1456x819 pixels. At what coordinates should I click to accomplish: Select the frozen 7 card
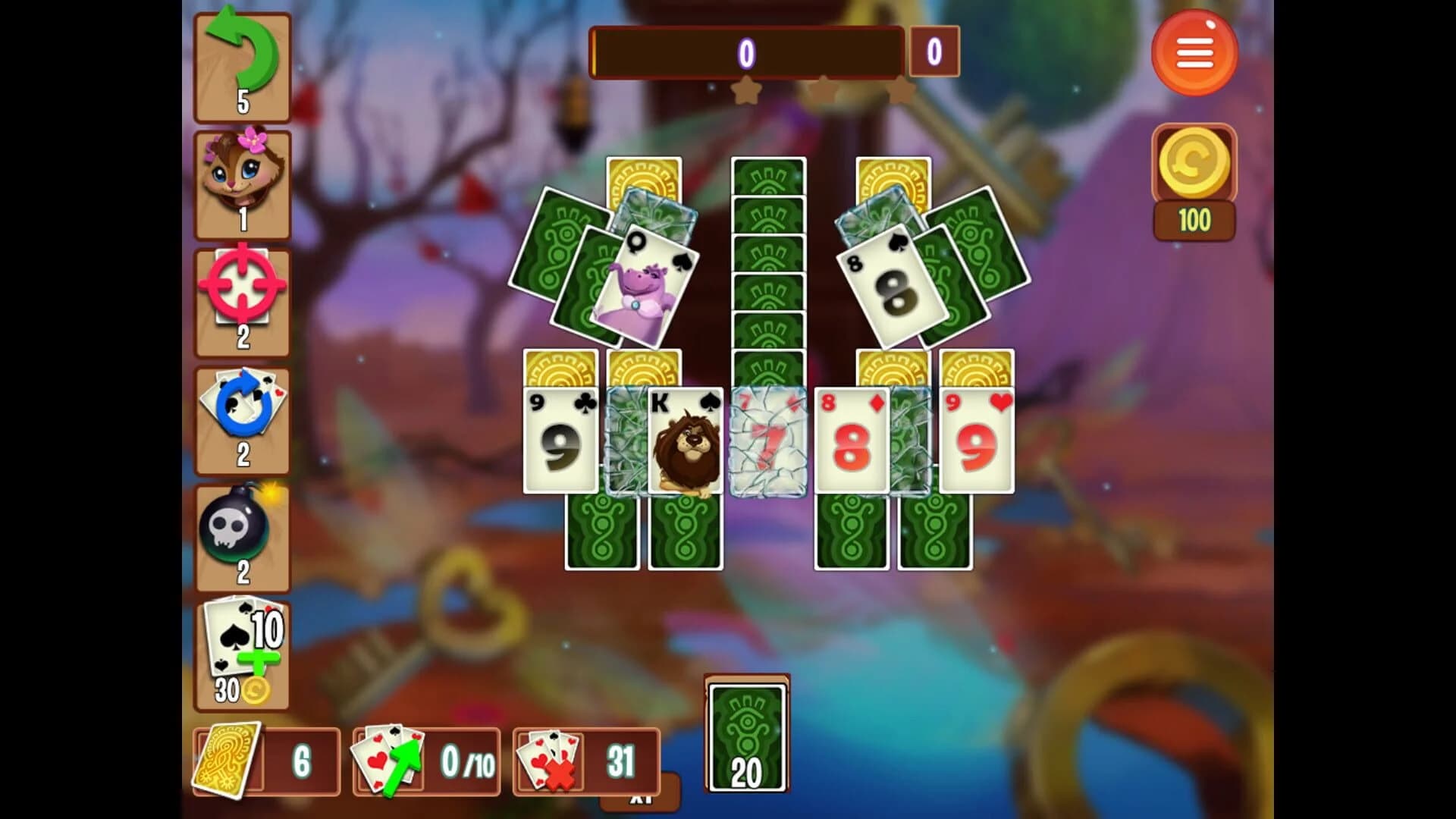click(767, 440)
